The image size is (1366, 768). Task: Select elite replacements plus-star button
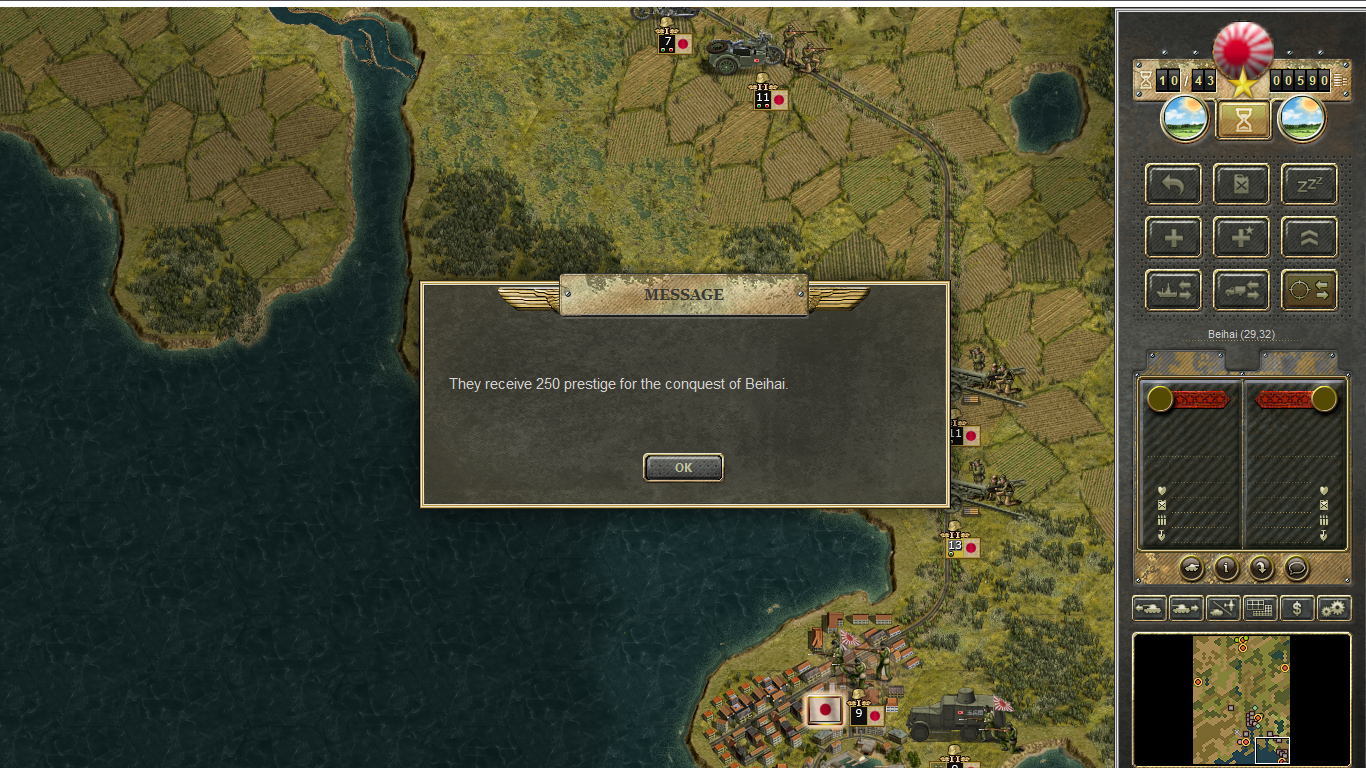1241,238
